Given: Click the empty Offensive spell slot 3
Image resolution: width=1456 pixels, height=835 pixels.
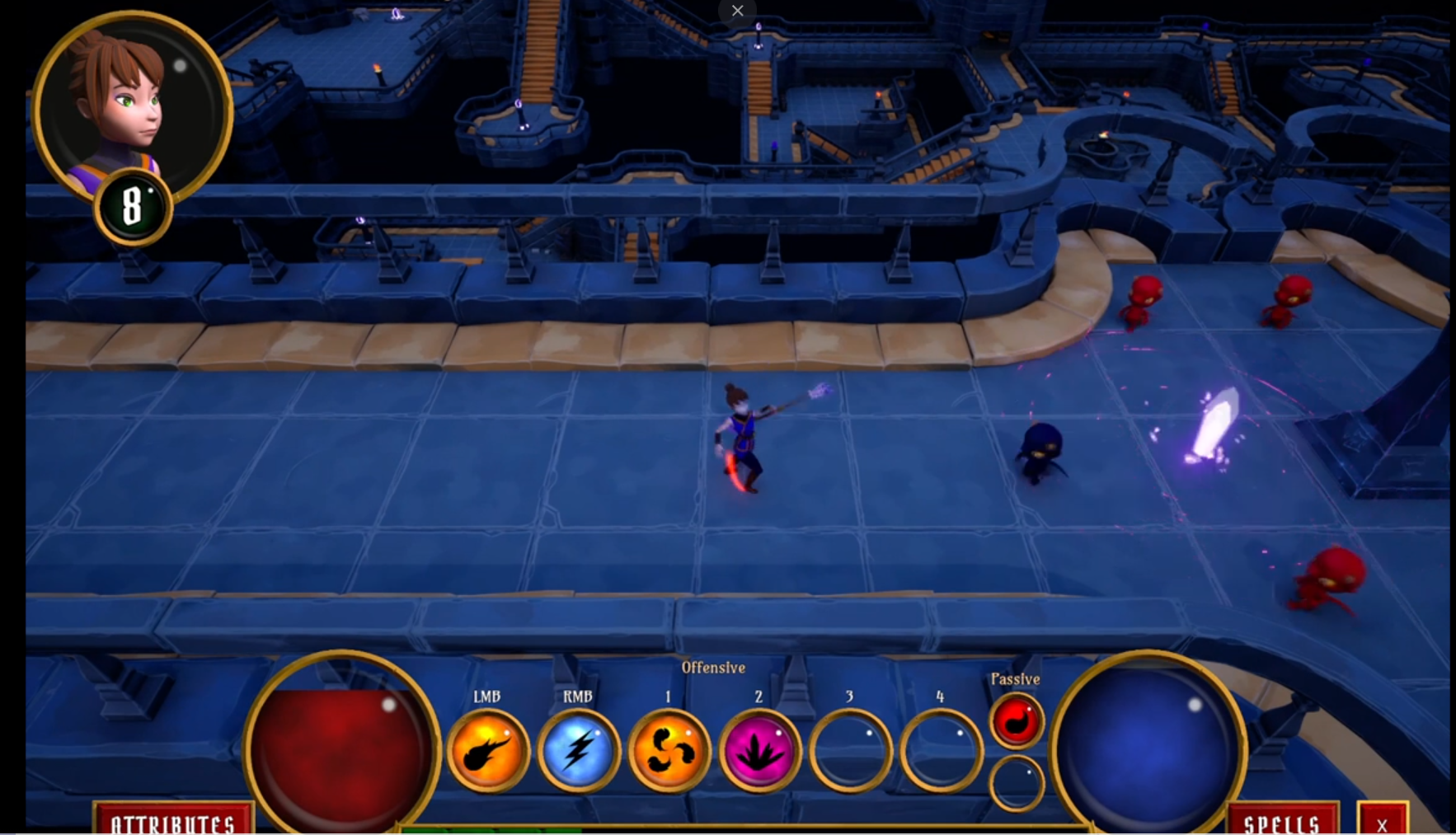Looking at the screenshot, I should 849,752.
